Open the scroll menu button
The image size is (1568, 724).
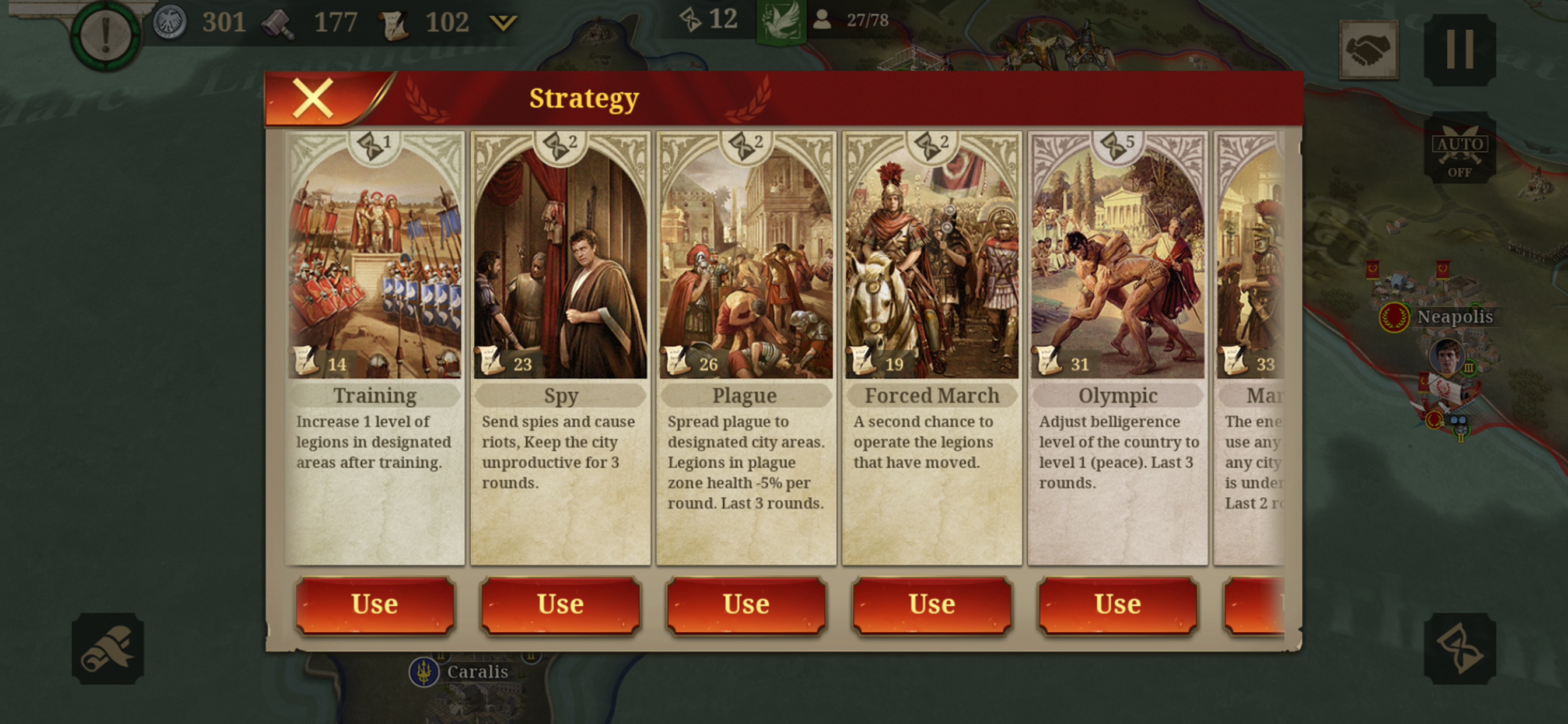coord(108,649)
